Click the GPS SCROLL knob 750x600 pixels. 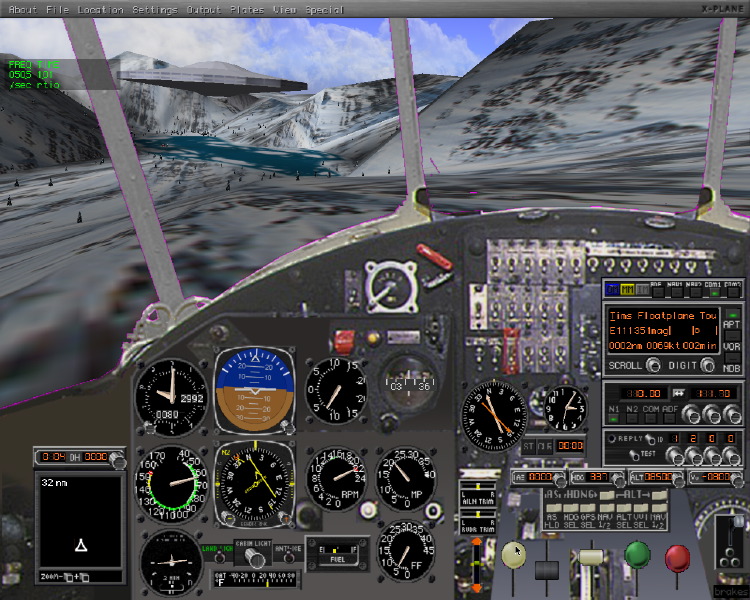[x=653, y=365]
